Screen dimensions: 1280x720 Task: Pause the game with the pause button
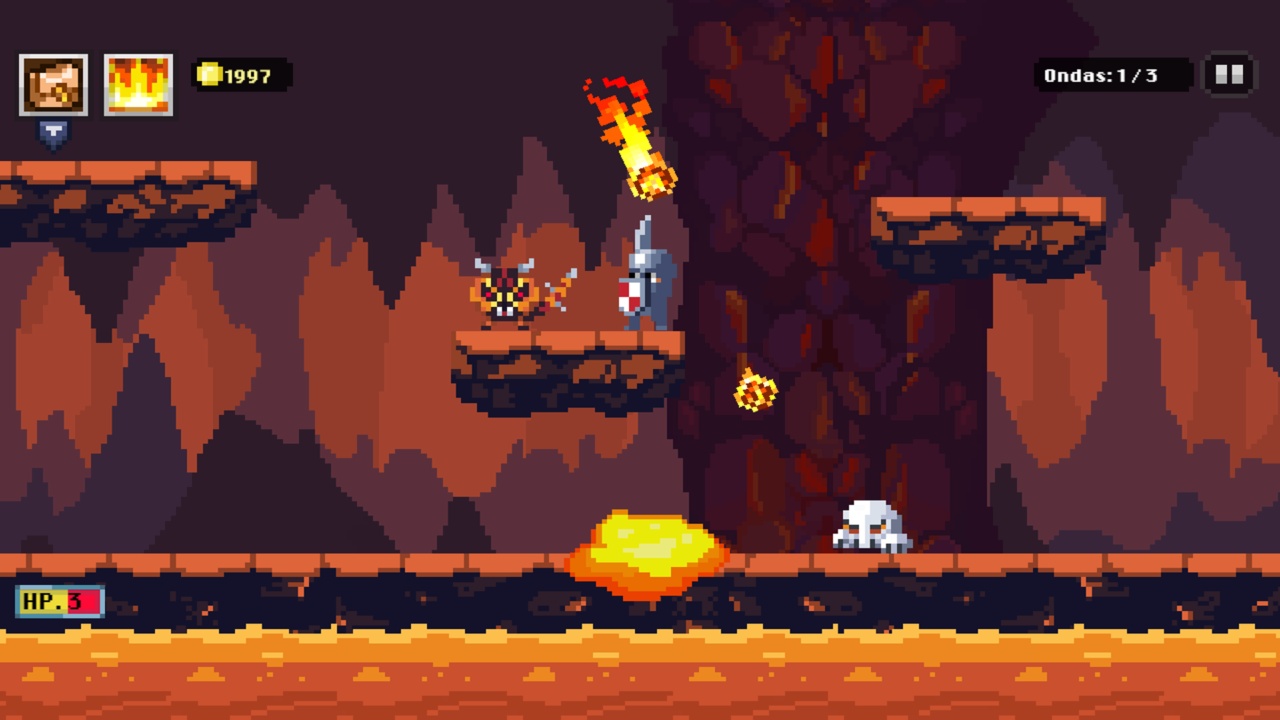point(1229,74)
